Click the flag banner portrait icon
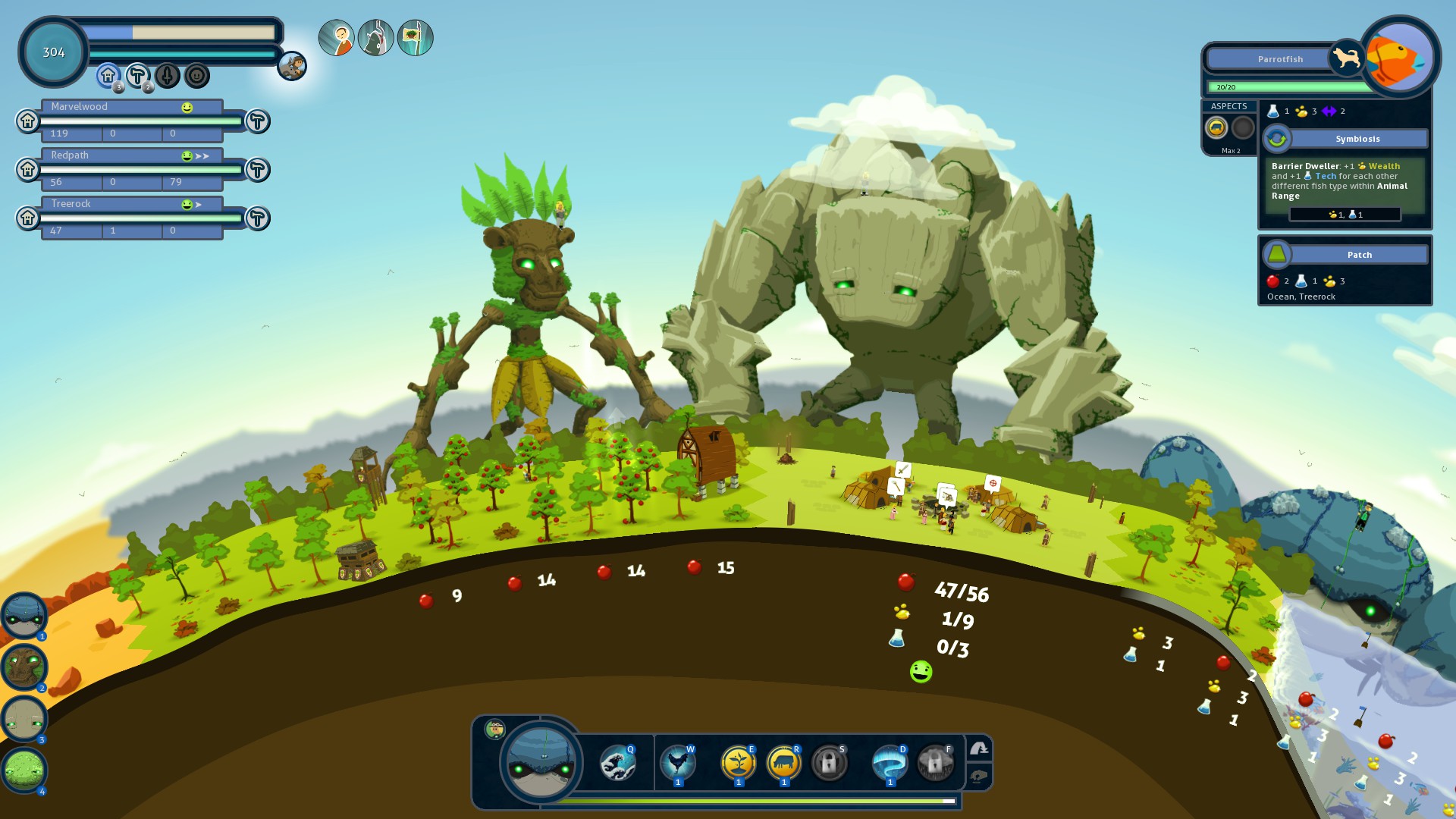 415,38
